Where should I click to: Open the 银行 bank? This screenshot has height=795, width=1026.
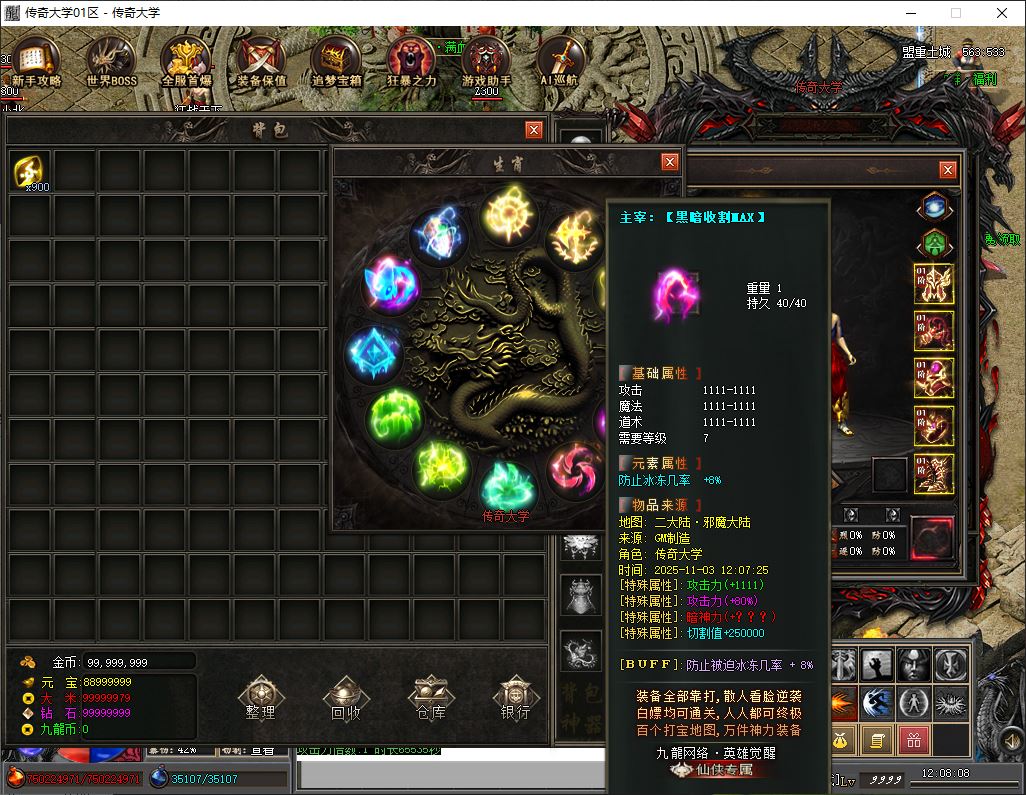tap(516, 697)
